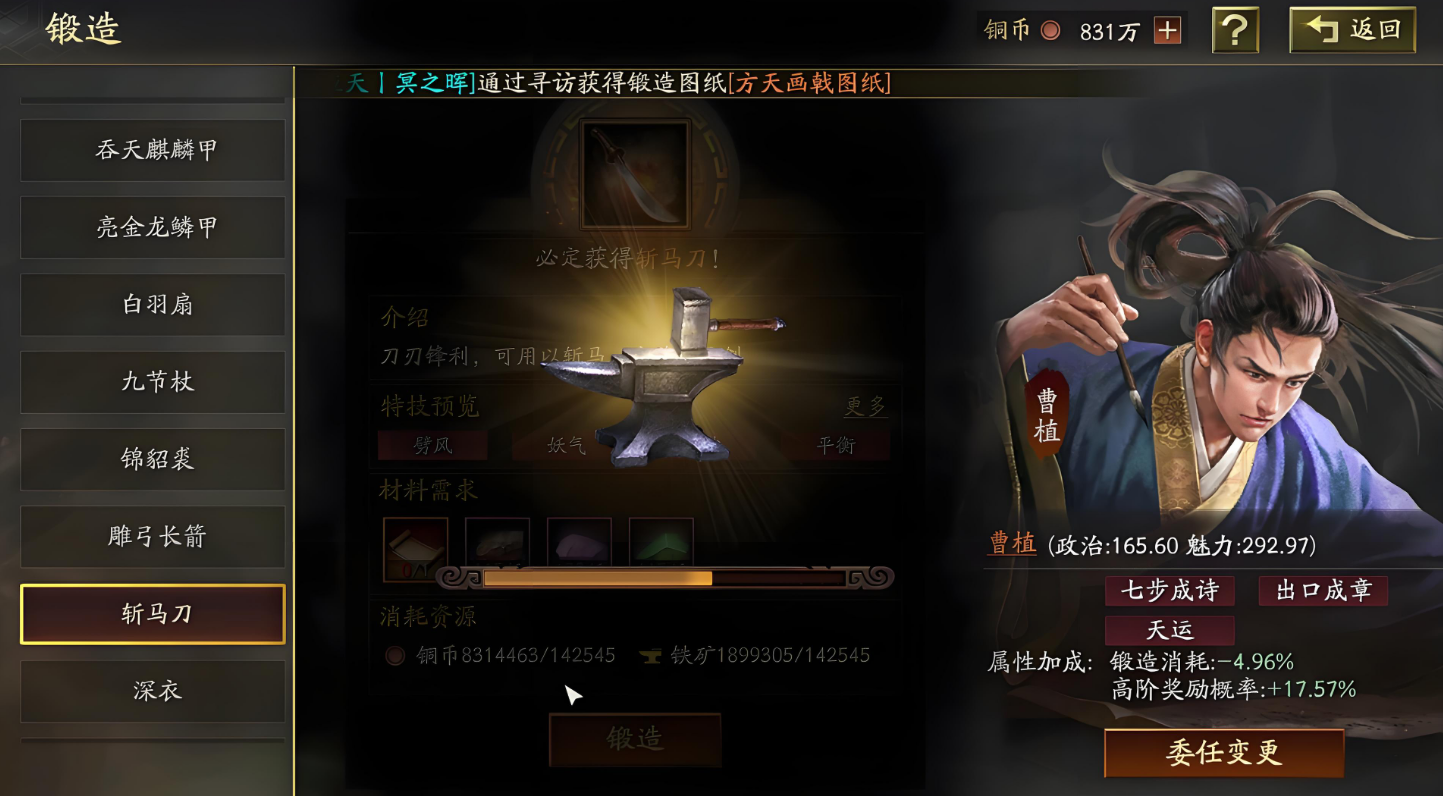The width and height of the screenshot is (1443, 796).
Task: View the 七步成诗 skill
Action: [1169, 591]
